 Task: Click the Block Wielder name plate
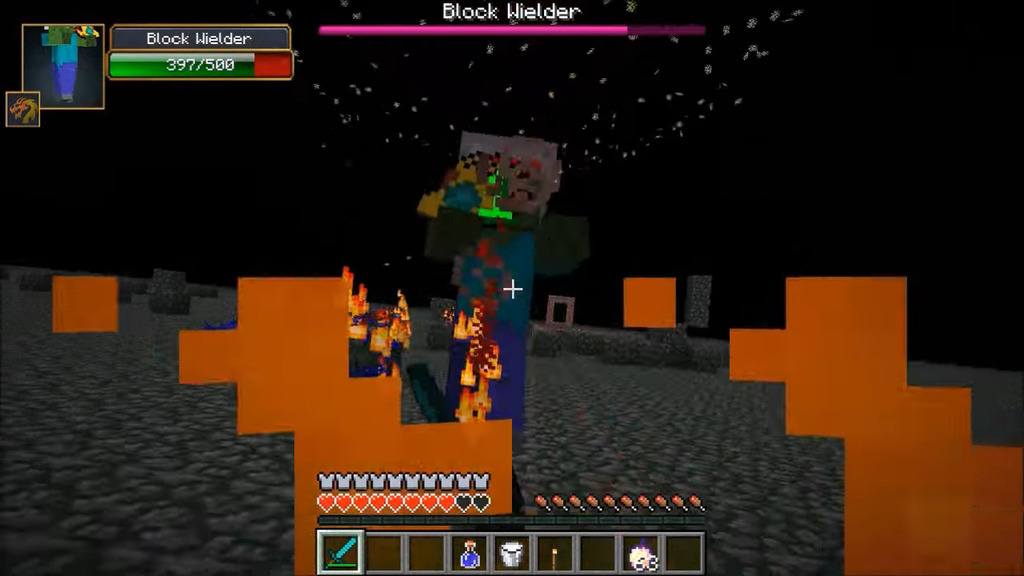[x=199, y=38]
